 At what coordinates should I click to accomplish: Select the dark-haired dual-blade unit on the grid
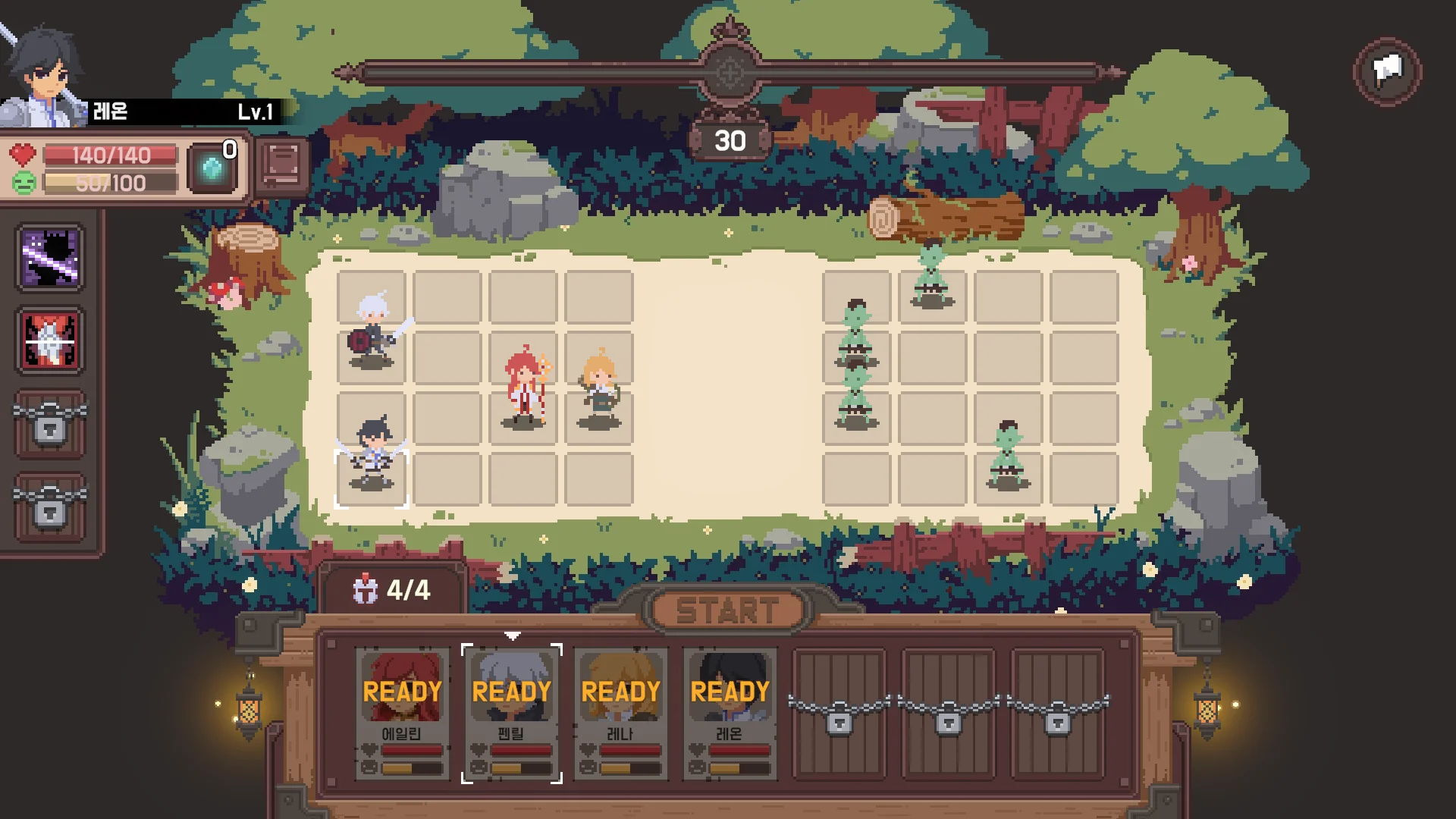(x=372, y=455)
